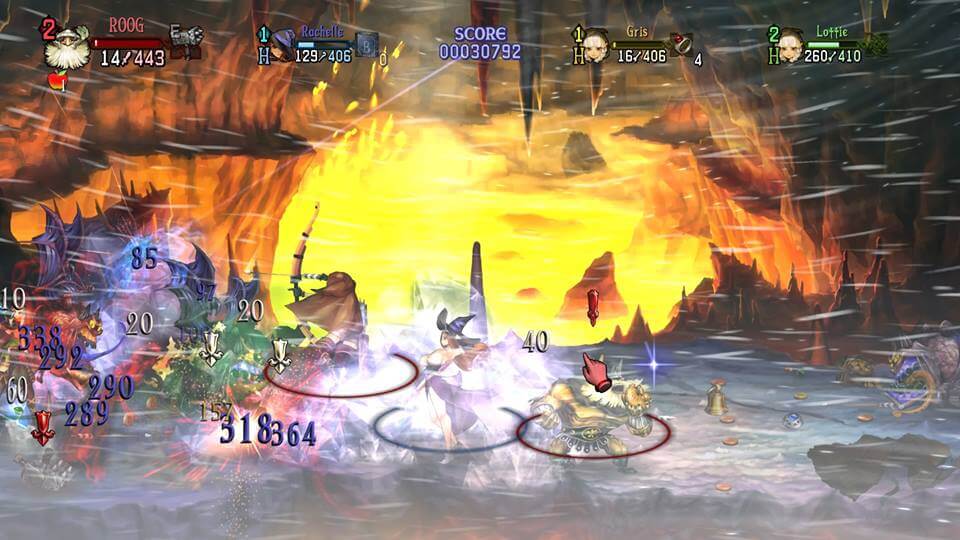
Task: Select Loffie's character portrait
Action: [790, 45]
